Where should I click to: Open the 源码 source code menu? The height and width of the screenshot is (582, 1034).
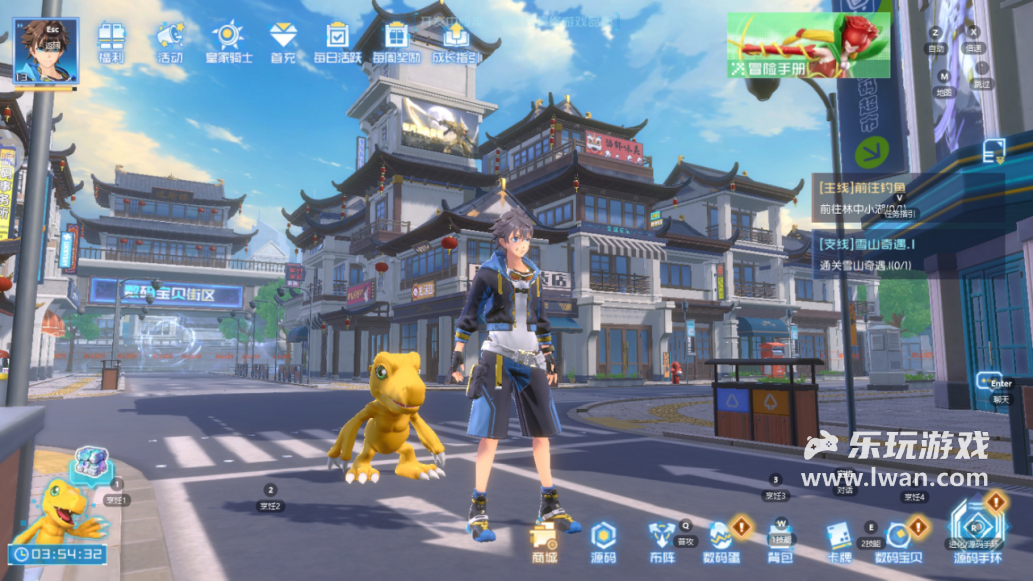click(603, 541)
